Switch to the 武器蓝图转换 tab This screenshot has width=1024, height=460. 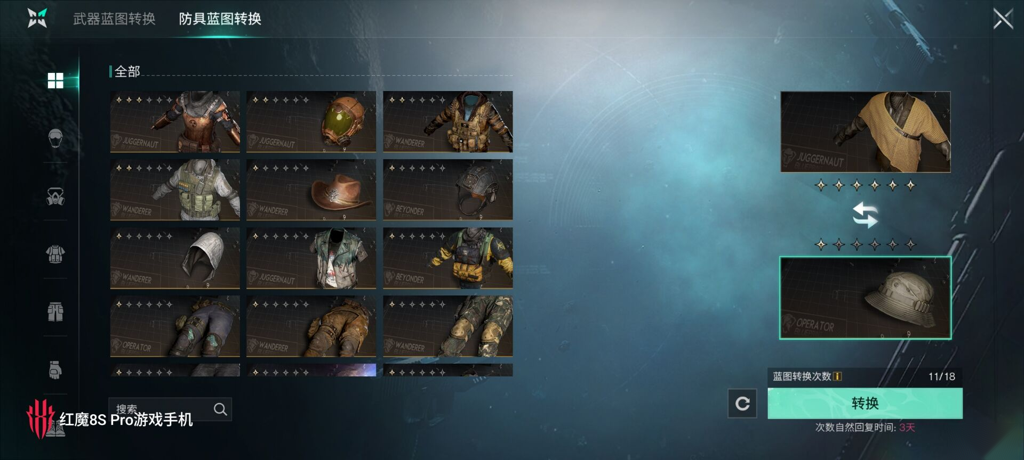coord(114,19)
